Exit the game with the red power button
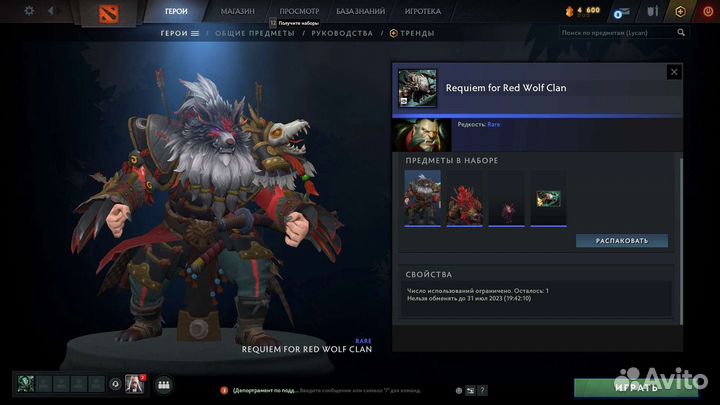This screenshot has height=405, width=720. point(709,11)
